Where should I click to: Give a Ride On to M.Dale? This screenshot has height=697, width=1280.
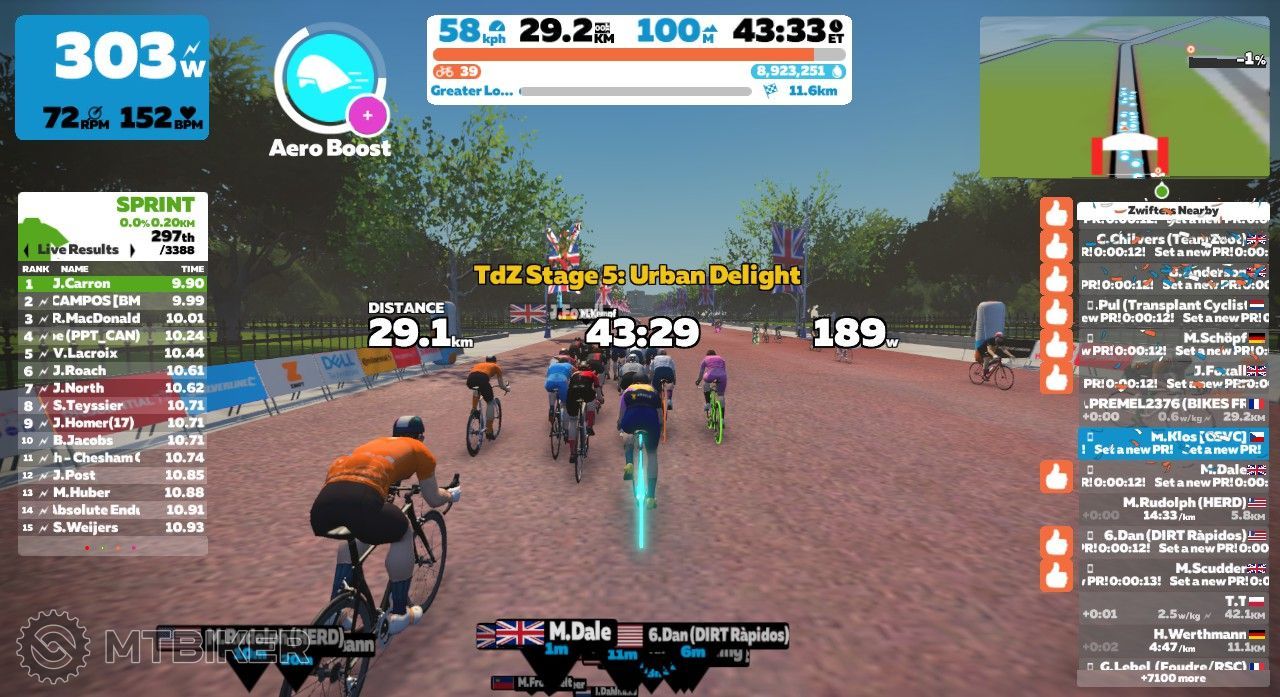pos(1056,476)
